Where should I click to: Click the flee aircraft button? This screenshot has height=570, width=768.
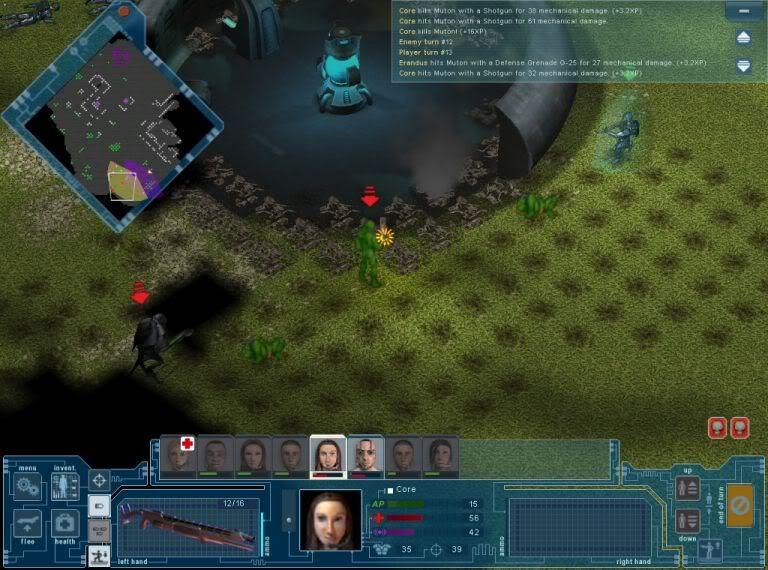[28, 524]
